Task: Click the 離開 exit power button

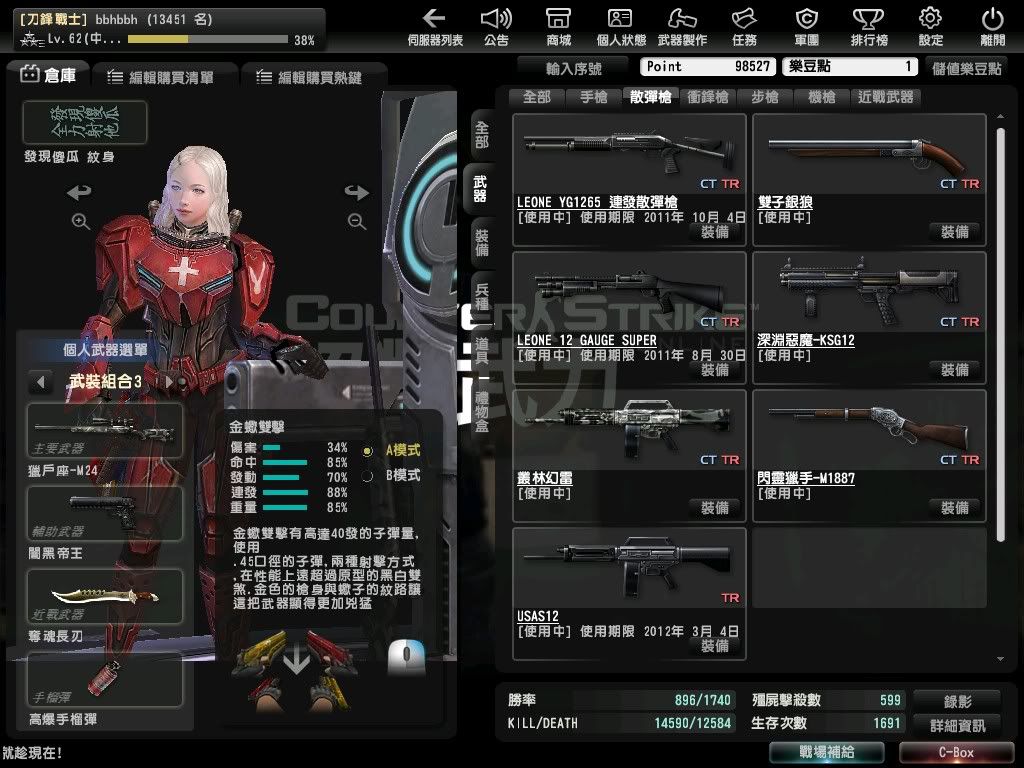Action: pos(992,26)
